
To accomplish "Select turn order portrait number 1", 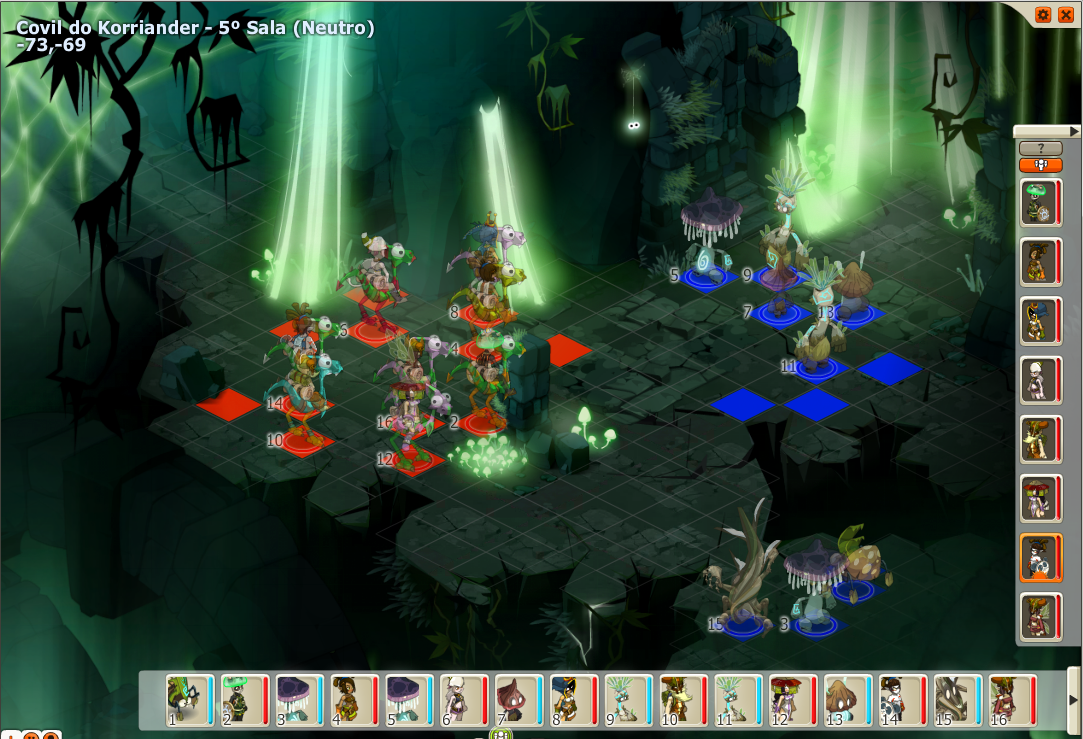I will coord(189,700).
